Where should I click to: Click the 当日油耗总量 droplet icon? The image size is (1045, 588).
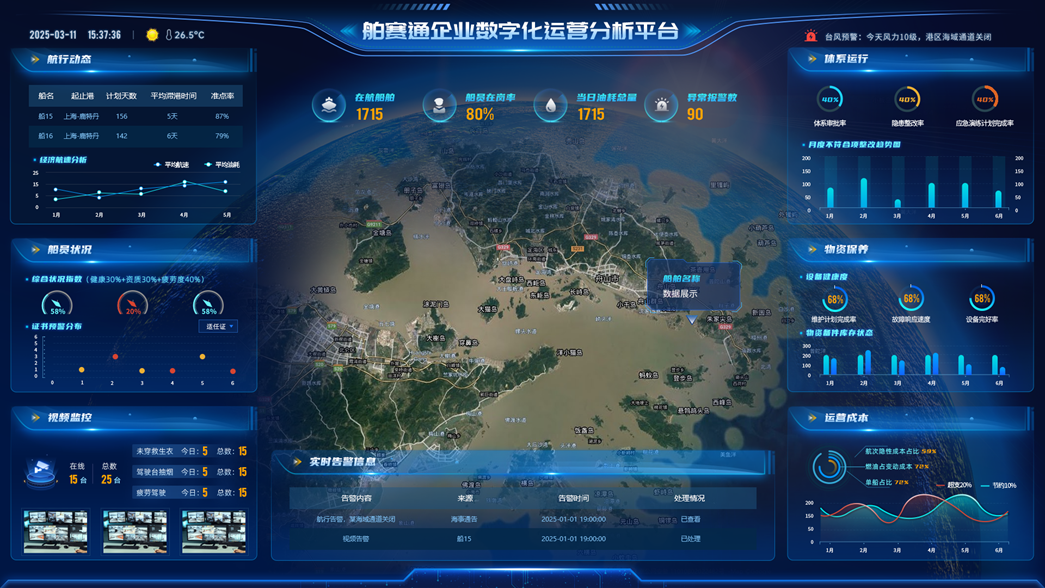click(x=550, y=106)
